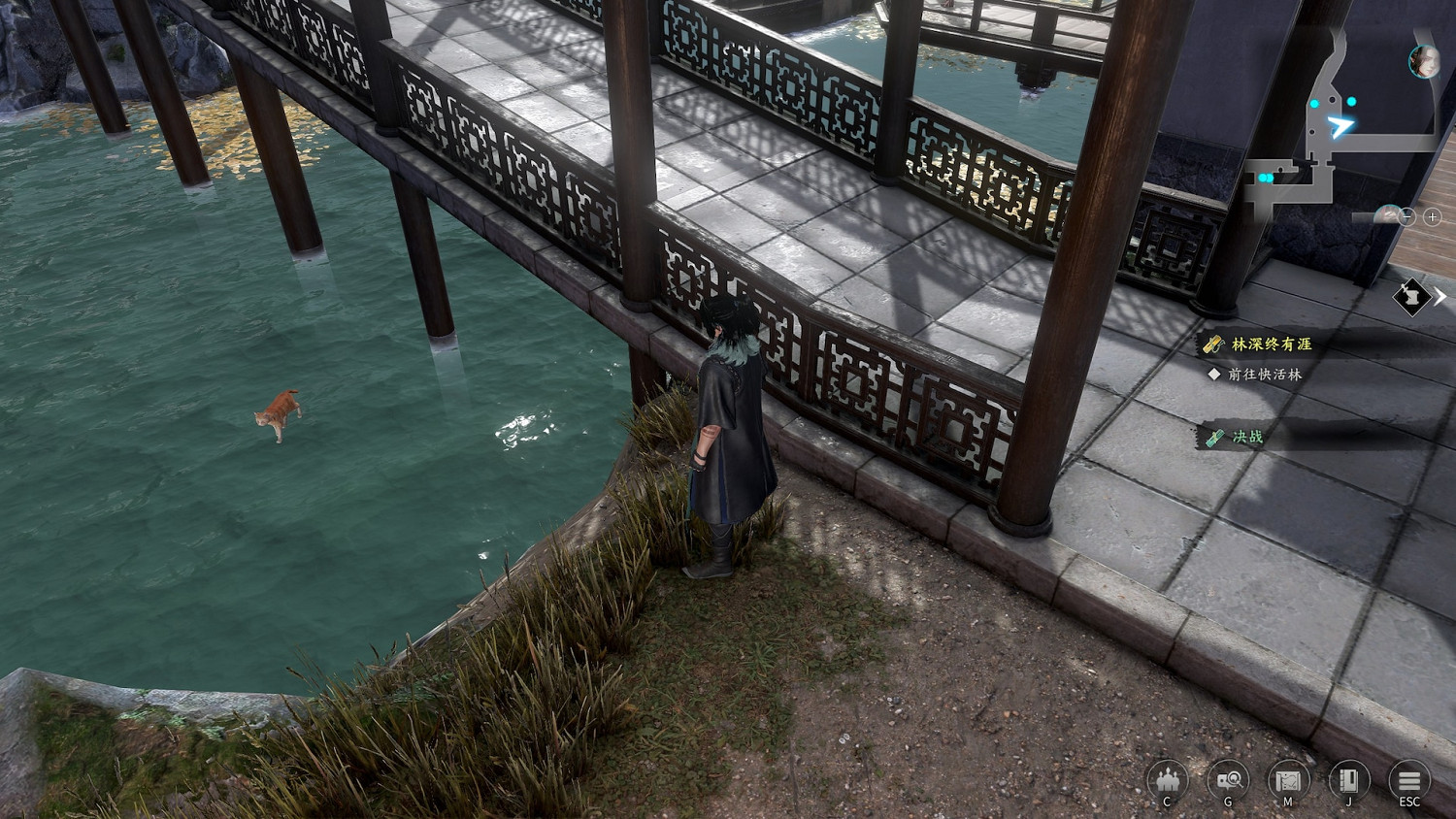Open the journal using the J hotbar icon
Image resolution: width=1456 pixels, height=819 pixels.
[1348, 781]
